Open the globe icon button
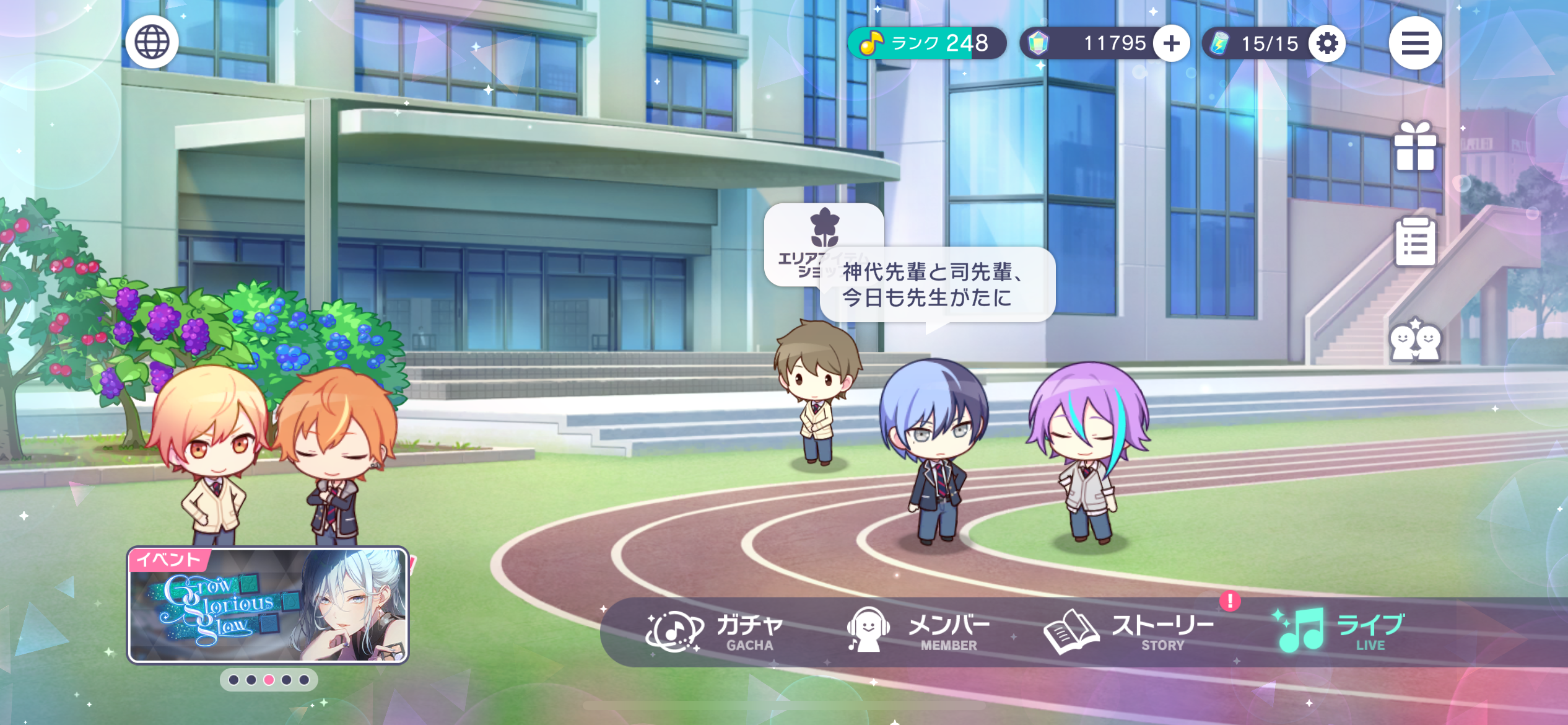The height and width of the screenshot is (725, 1568). click(x=152, y=42)
